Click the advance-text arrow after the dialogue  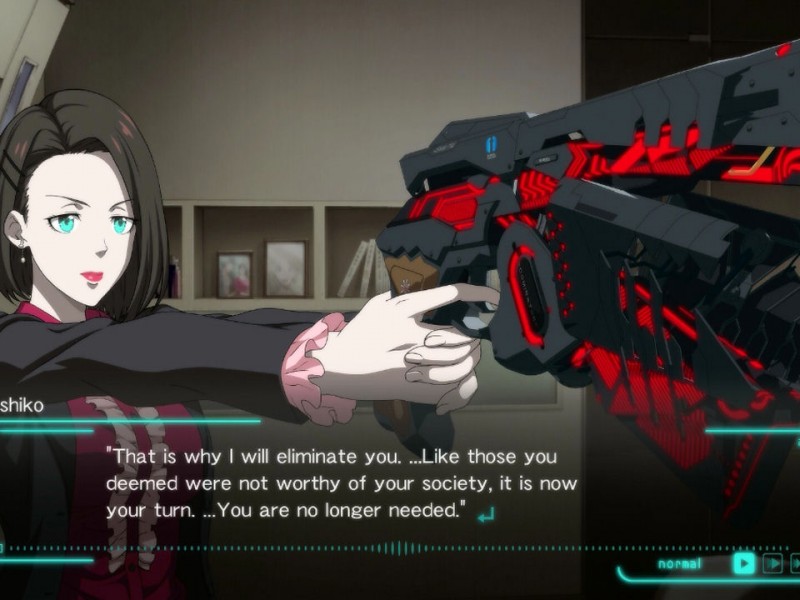click(x=487, y=515)
